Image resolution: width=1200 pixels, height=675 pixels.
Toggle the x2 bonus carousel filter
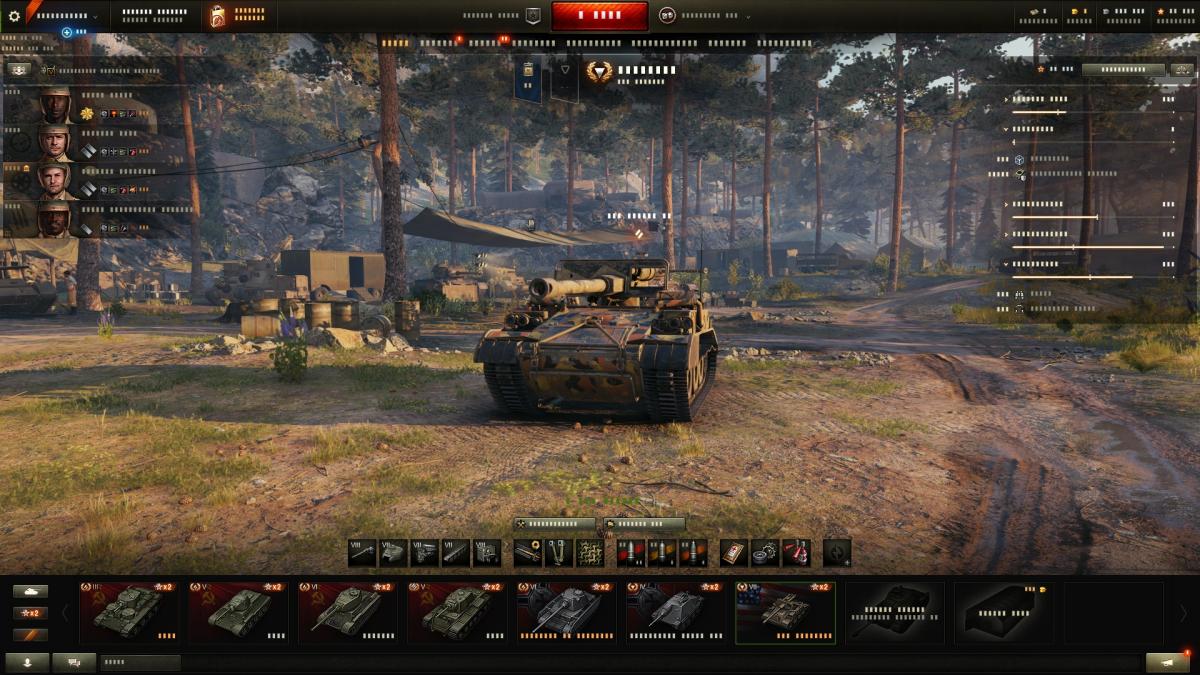click(x=30, y=613)
